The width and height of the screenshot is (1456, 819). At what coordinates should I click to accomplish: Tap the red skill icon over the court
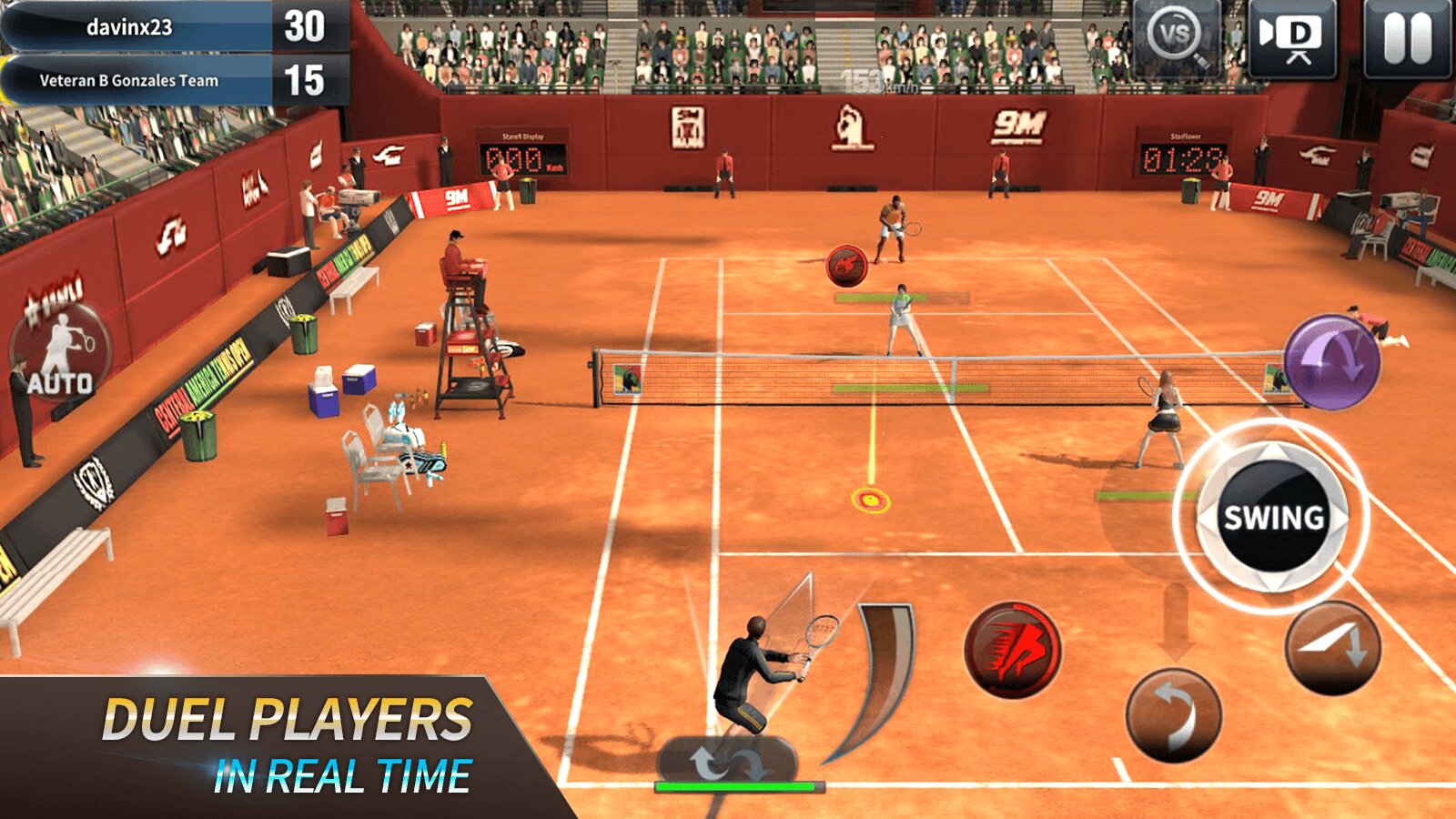click(x=846, y=265)
